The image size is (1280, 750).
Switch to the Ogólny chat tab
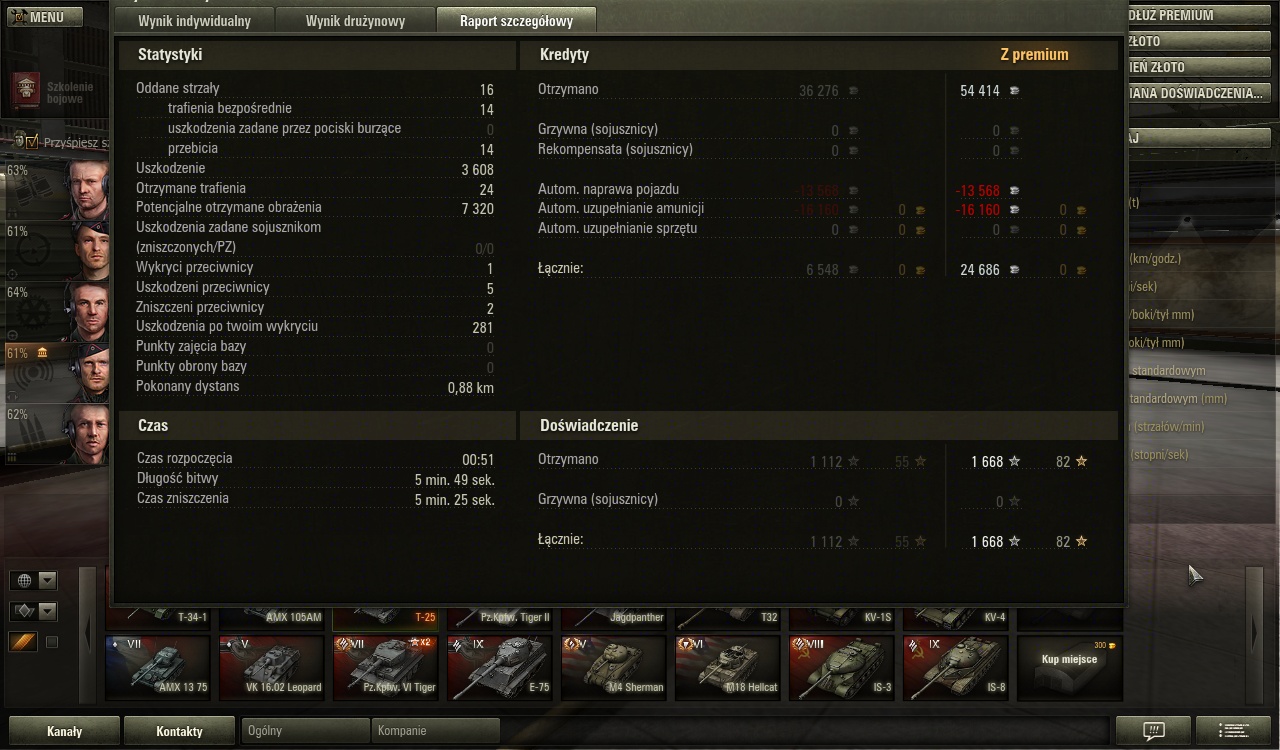click(306, 731)
